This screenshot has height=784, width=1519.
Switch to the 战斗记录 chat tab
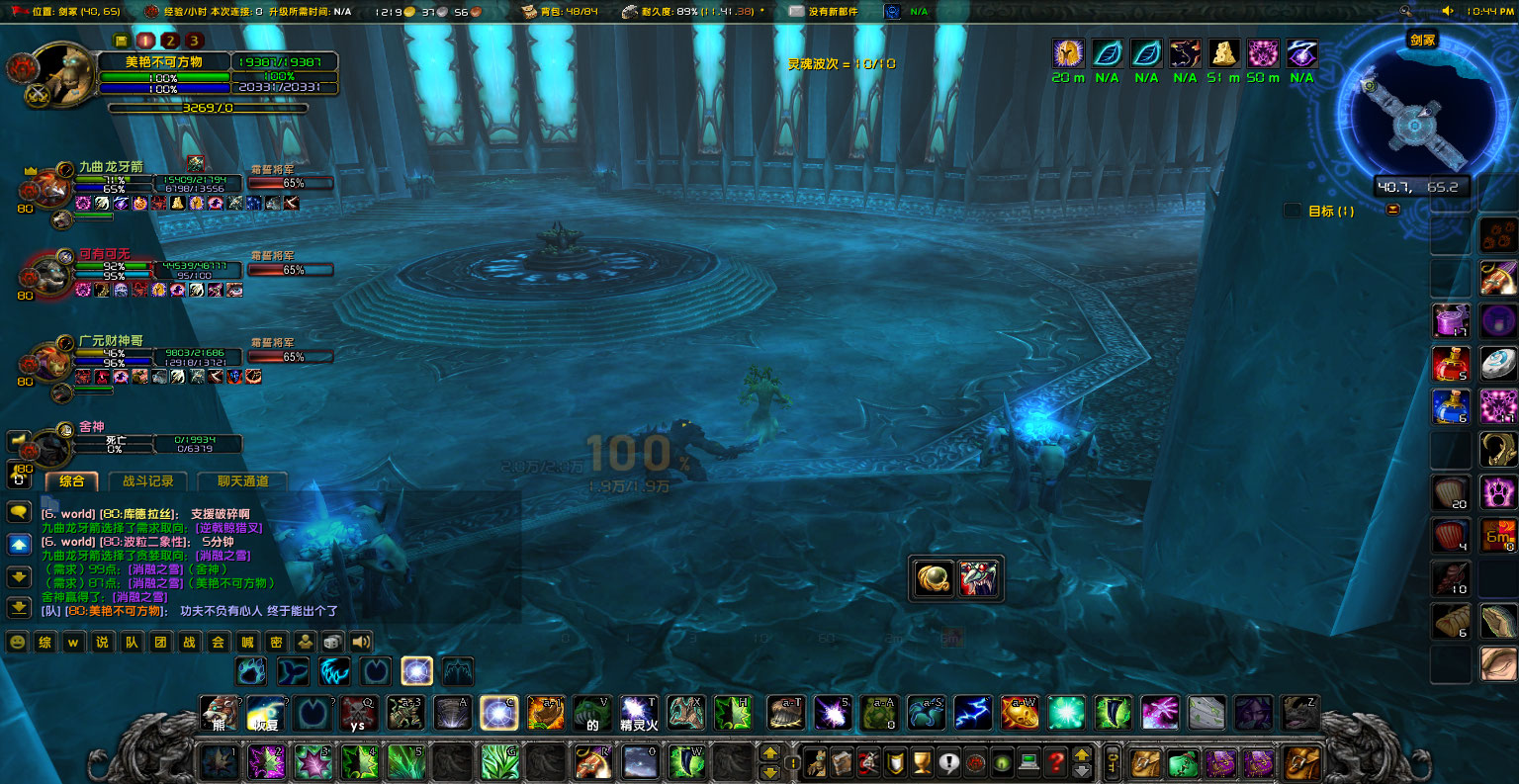click(x=146, y=483)
